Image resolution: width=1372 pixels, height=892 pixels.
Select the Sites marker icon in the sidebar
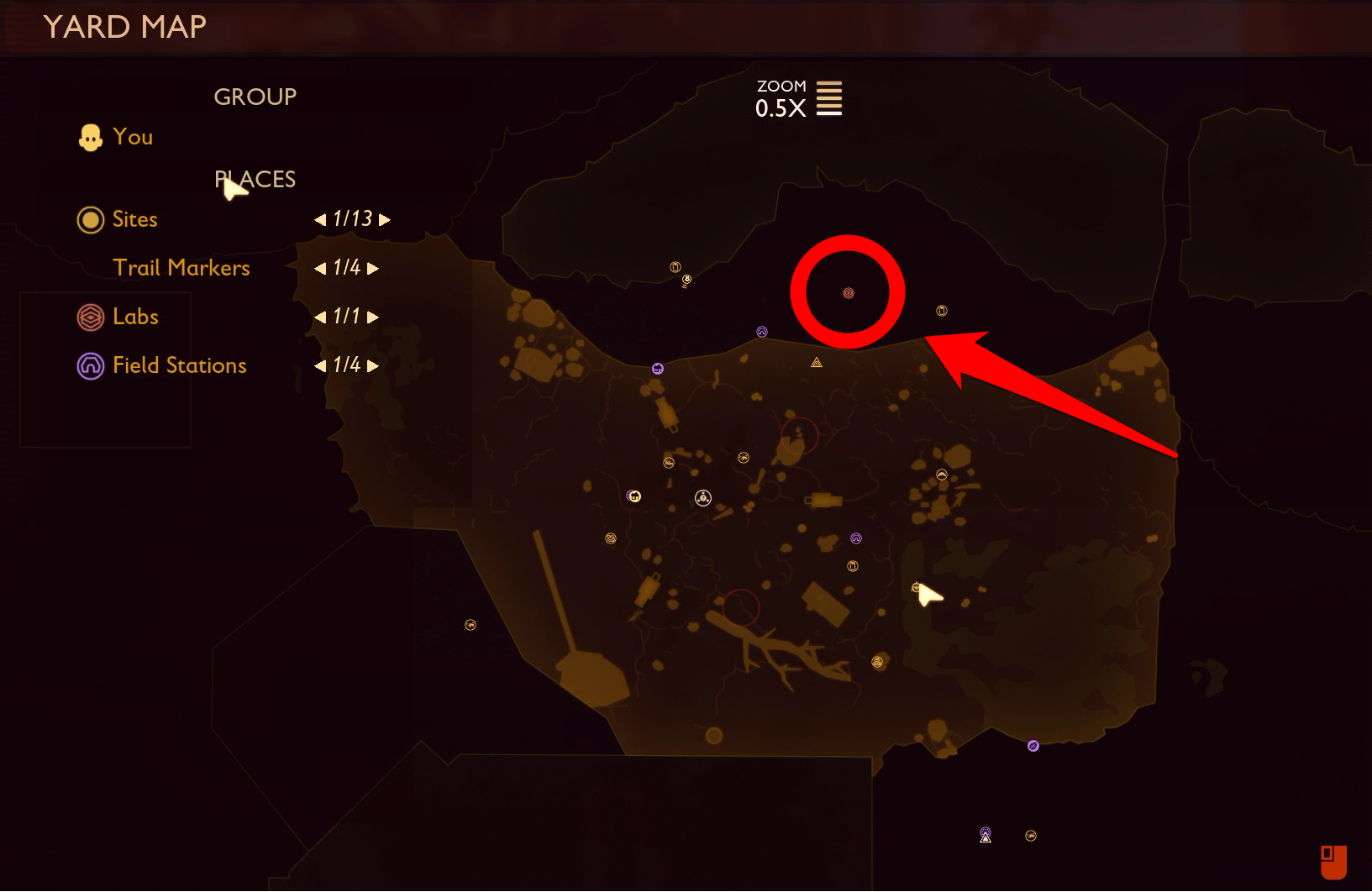pos(90,219)
